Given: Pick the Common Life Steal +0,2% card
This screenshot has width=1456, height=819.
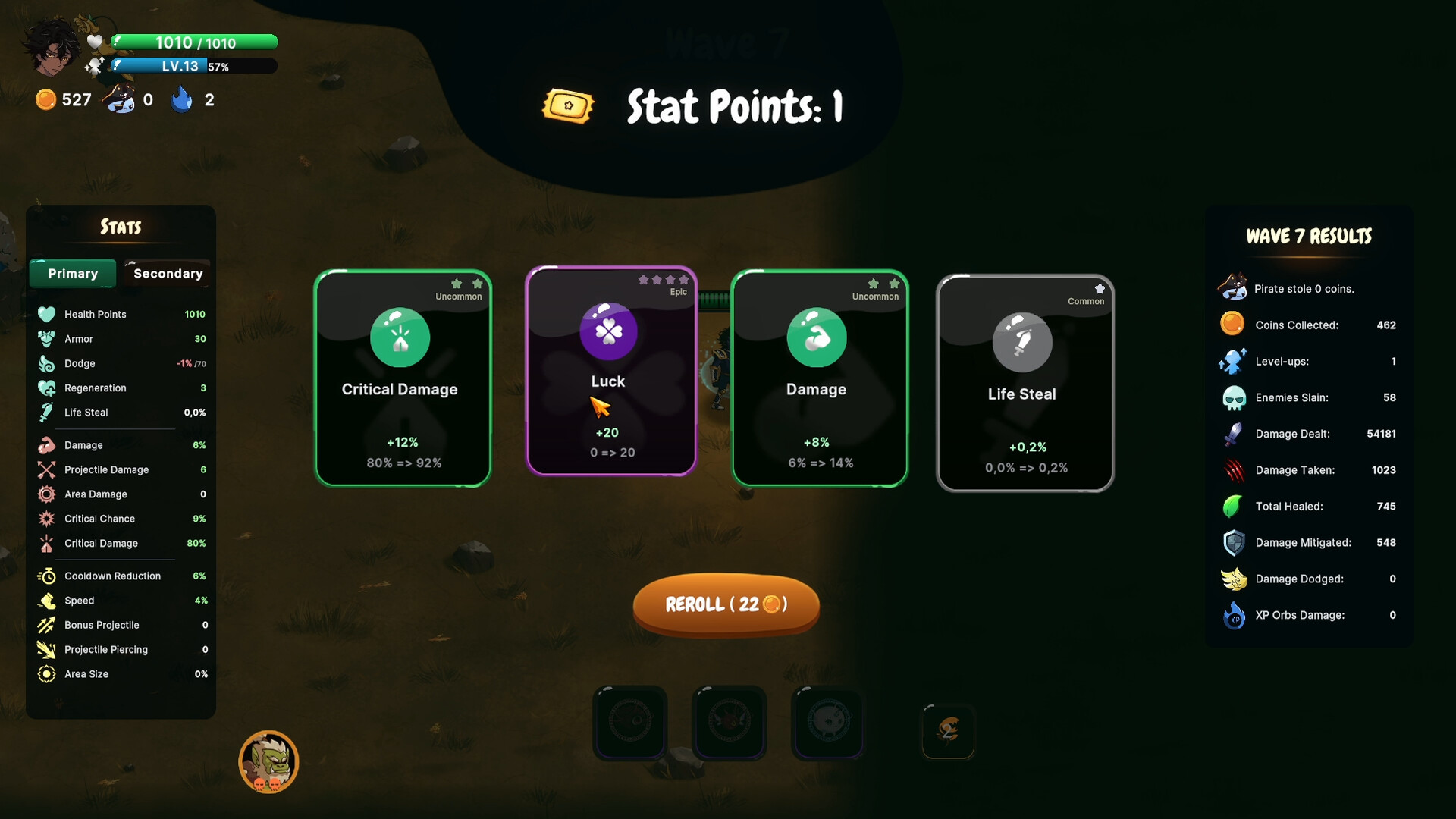Looking at the screenshot, I should (1025, 383).
